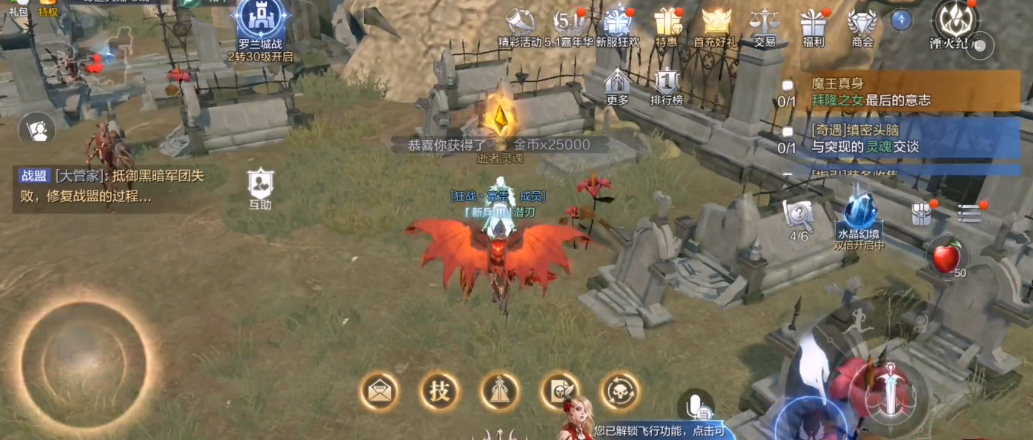
Task: Open the 互助 mutual help icon
Action: [x=260, y=187]
